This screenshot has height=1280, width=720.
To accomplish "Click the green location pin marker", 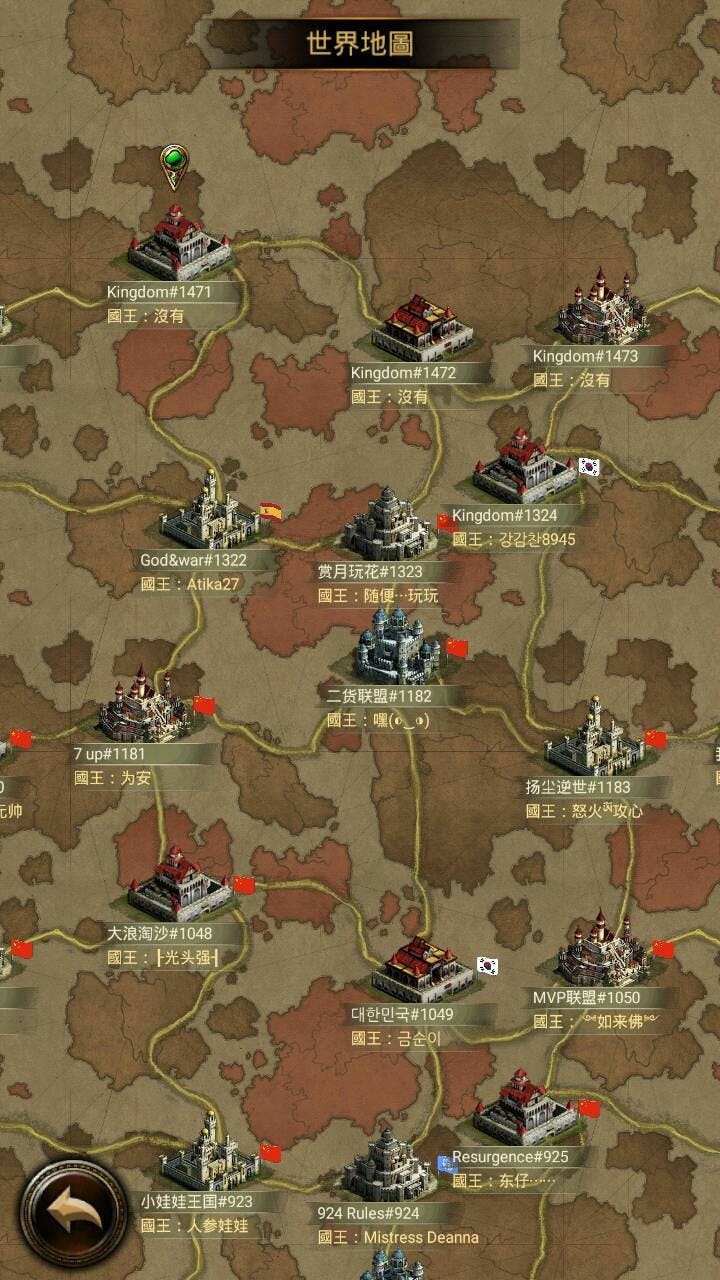I will (x=174, y=163).
